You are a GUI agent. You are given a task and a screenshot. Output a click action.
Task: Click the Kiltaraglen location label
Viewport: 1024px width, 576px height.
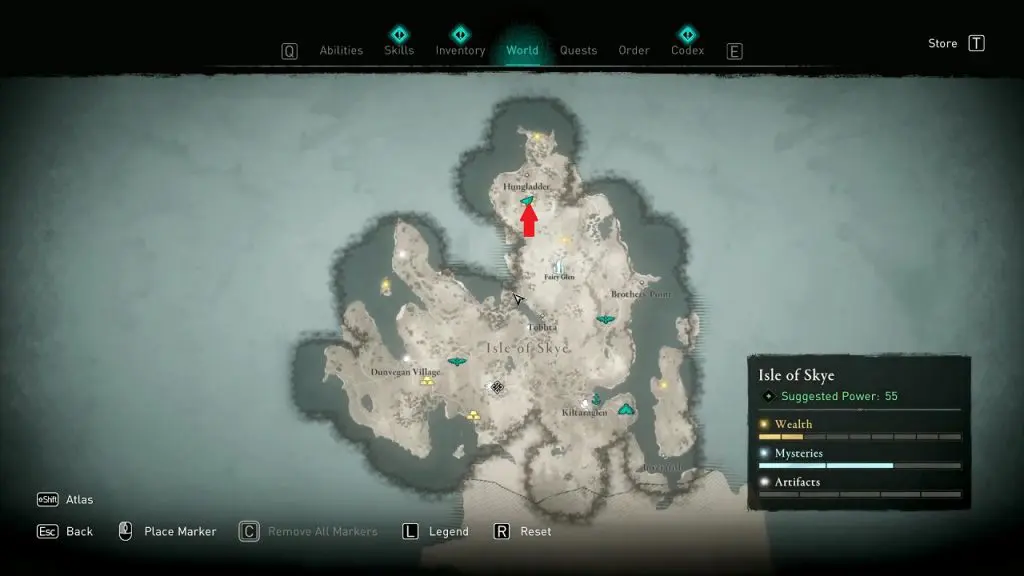(584, 412)
